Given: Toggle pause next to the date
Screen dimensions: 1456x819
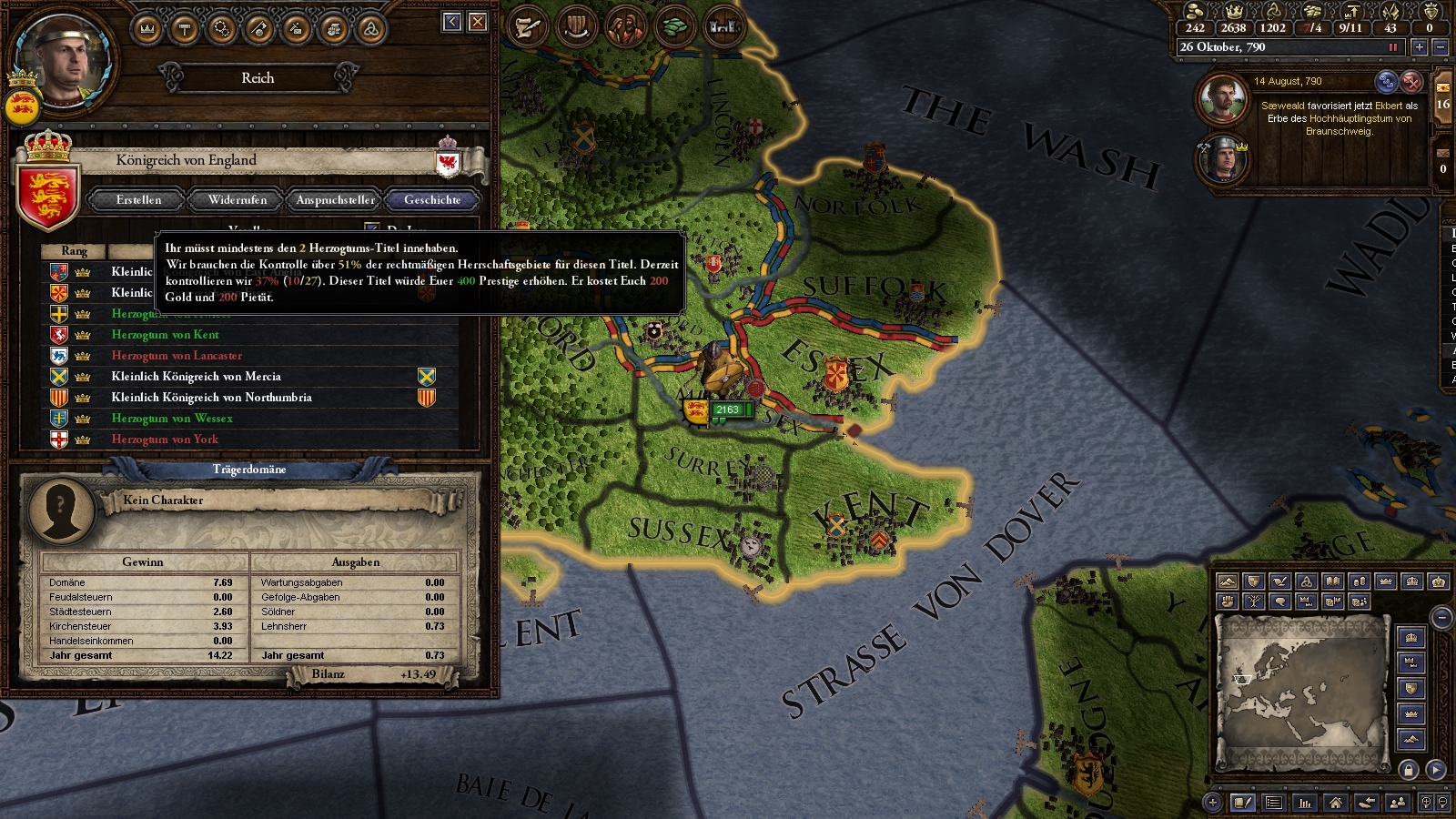Looking at the screenshot, I should click(x=1392, y=47).
